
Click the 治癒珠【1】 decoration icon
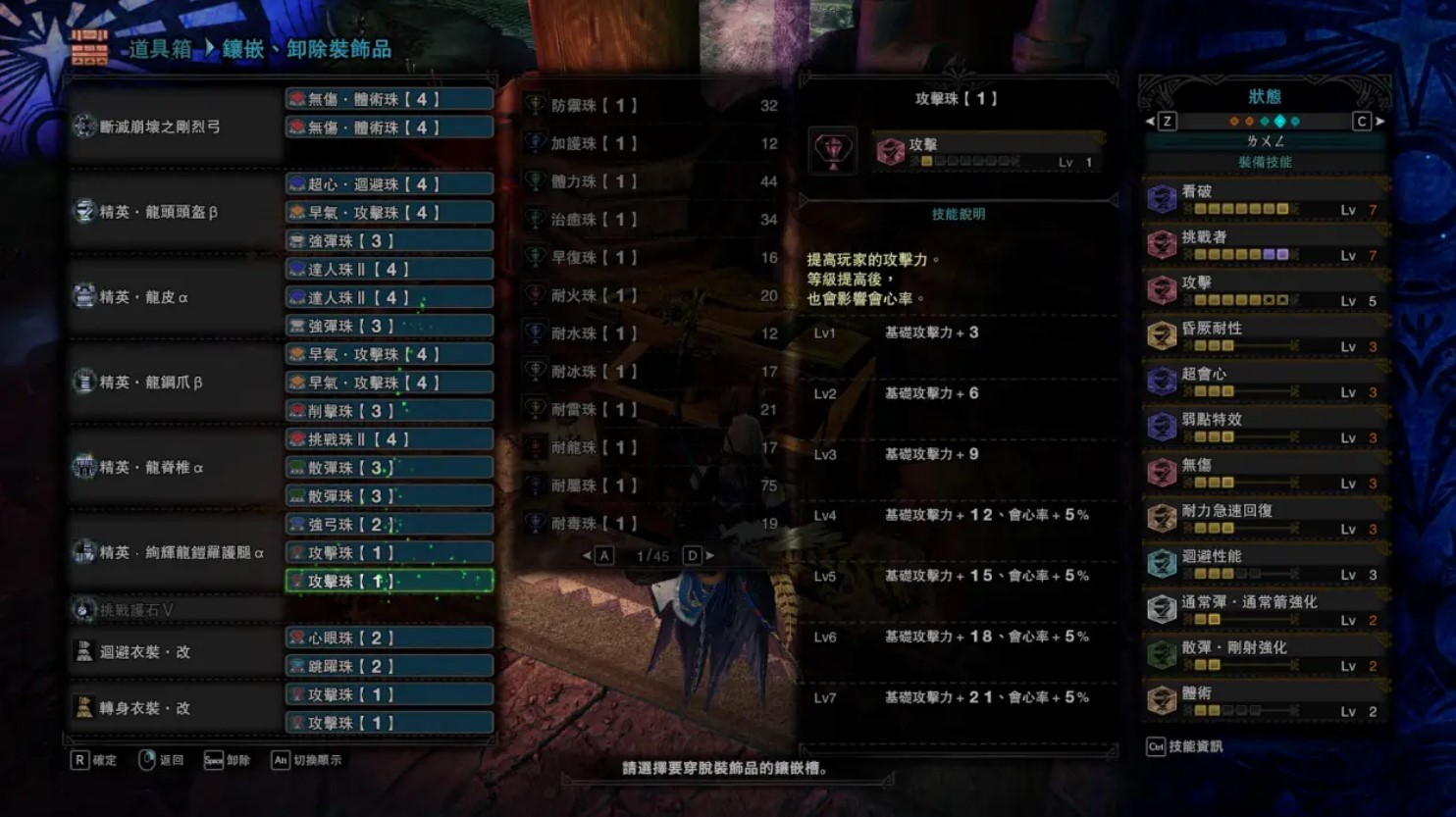click(x=536, y=220)
